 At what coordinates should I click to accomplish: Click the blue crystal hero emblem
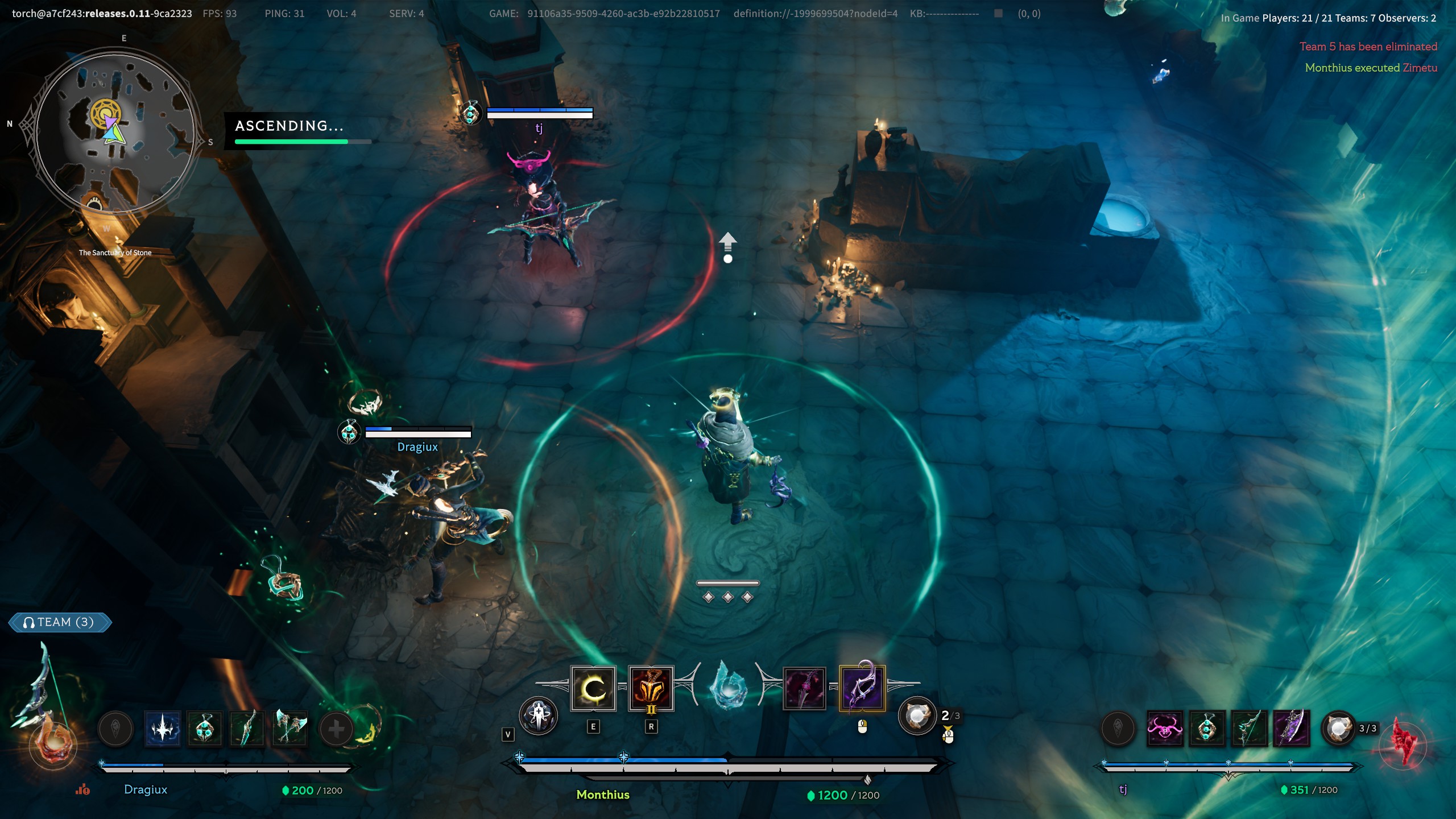[x=728, y=685]
